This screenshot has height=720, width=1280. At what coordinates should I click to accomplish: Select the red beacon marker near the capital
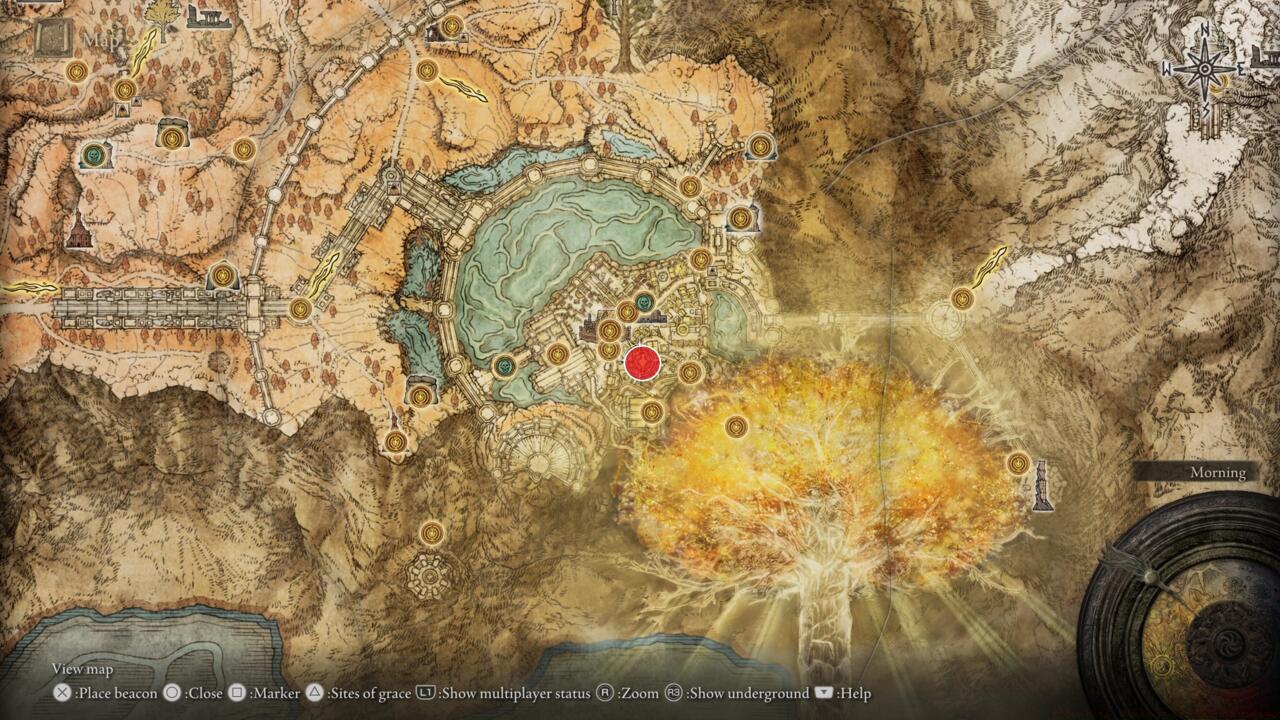[640, 364]
